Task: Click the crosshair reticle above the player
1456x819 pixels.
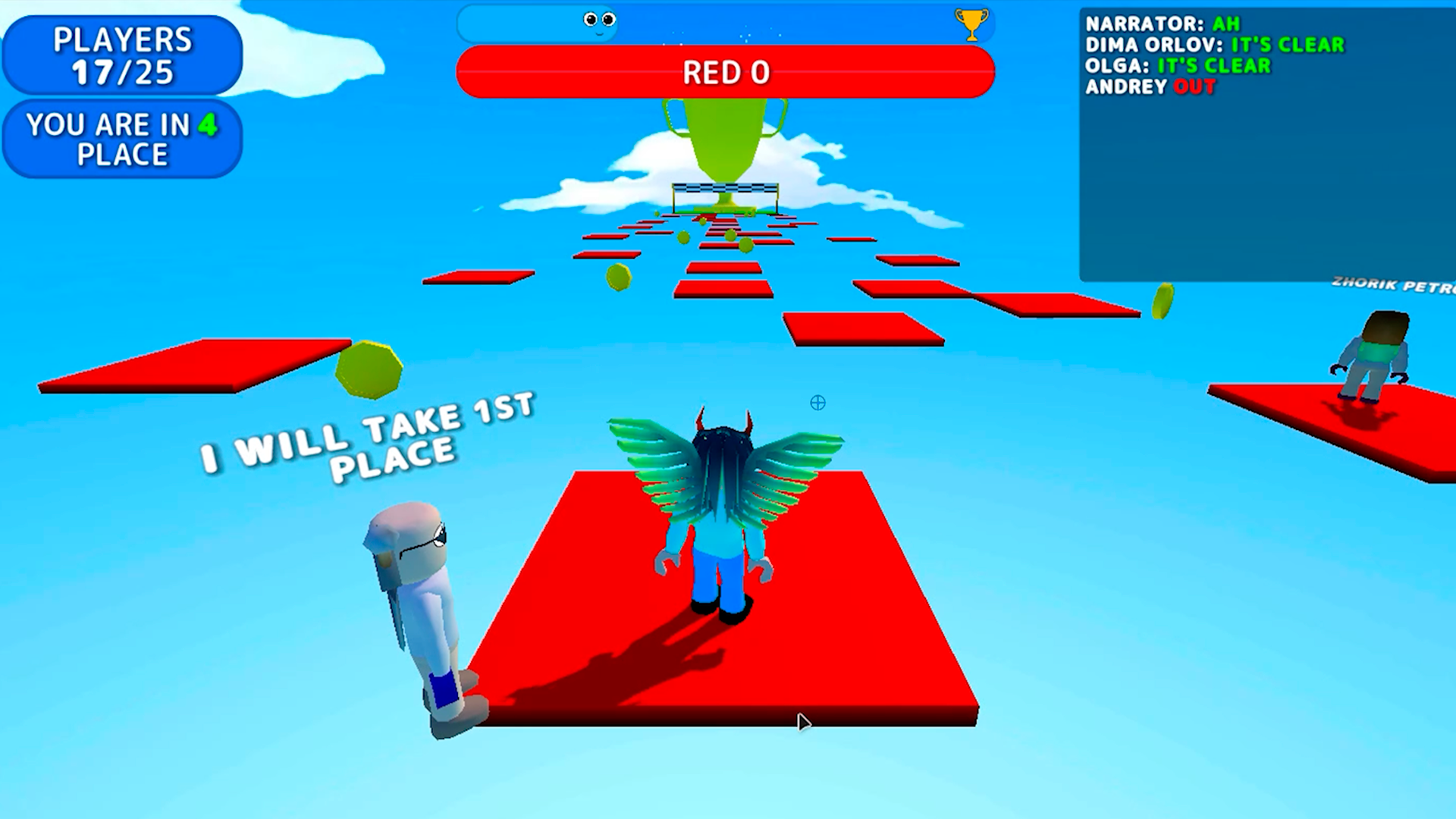Action: coord(817,403)
